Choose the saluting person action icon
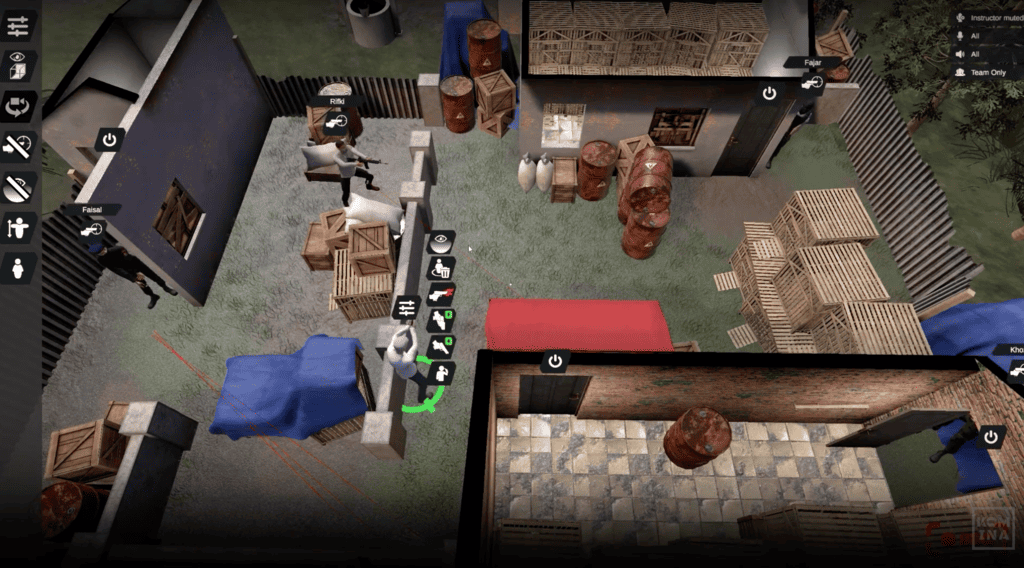Image resolution: width=1024 pixels, height=568 pixels. (x=441, y=374)
